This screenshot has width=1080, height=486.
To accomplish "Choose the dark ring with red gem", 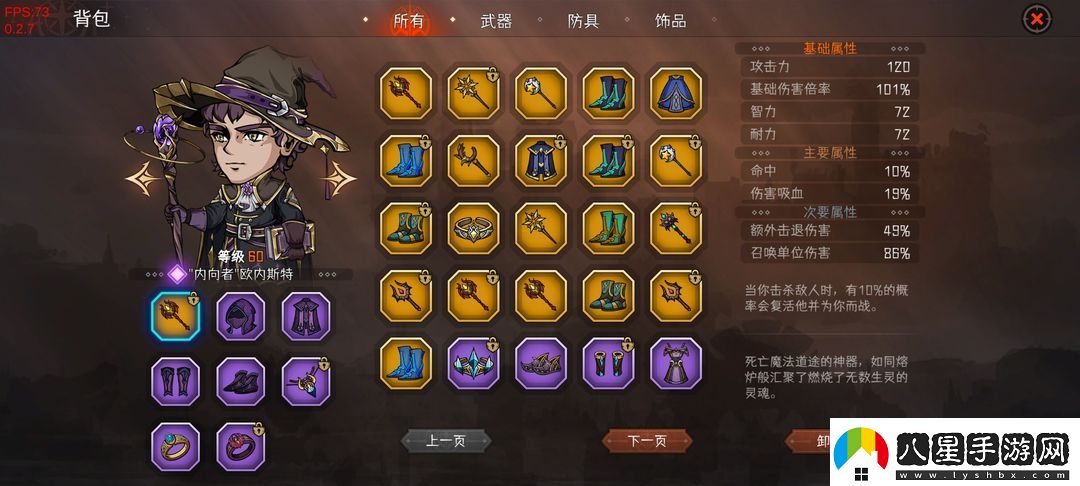I will tap(241, 446).
